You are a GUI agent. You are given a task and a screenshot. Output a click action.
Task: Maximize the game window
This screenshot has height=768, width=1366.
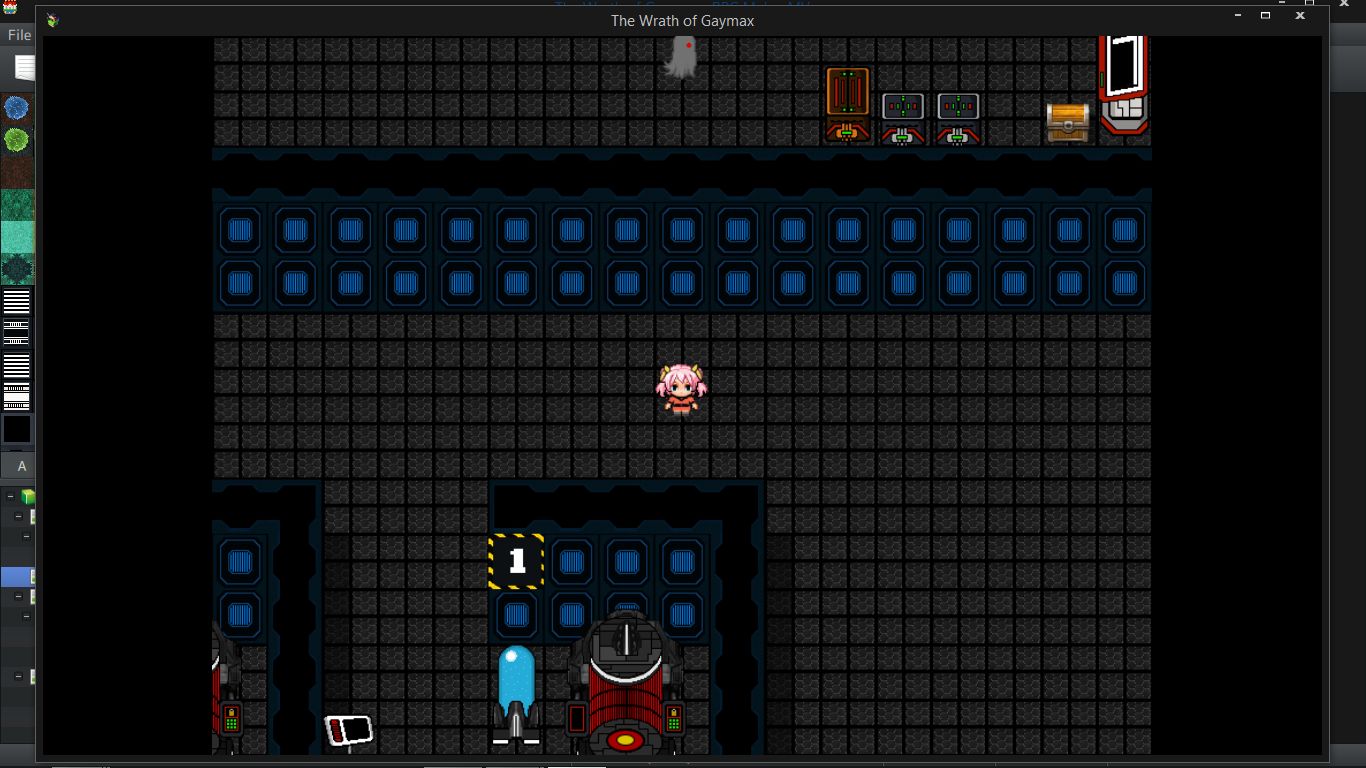point(1265,16)
